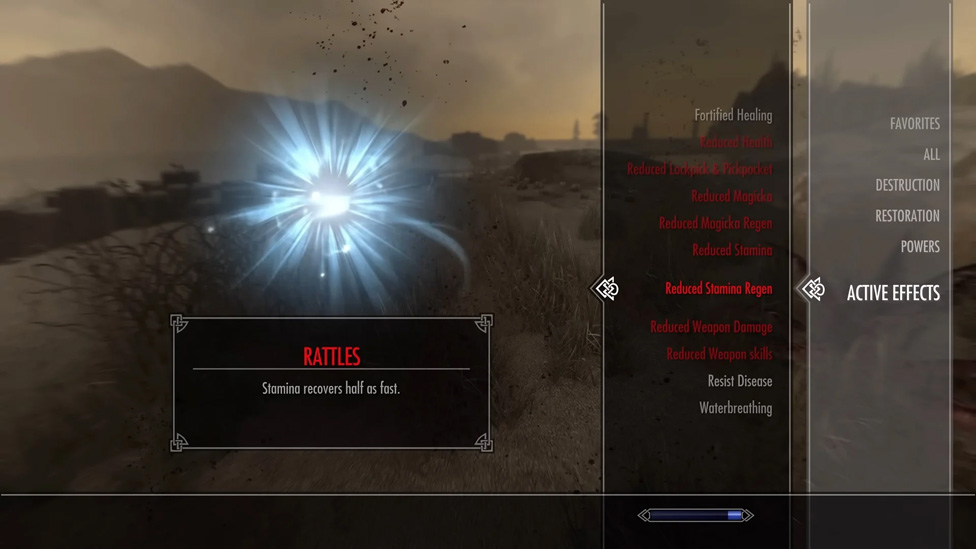Select Reduced Lockpick & Pickpocket effect
Viewport: 976px width, 549px height.
(x=699, y=170)
